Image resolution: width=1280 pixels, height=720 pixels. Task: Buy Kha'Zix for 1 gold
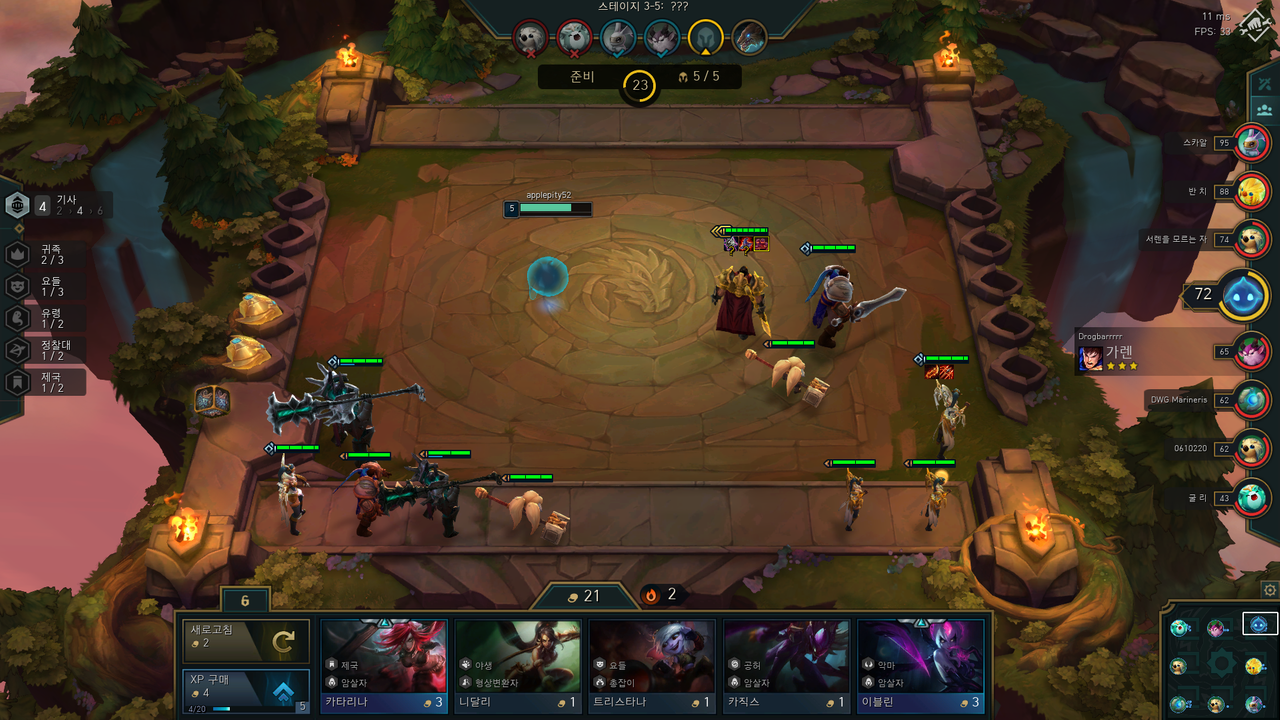click(x=785, y=665)
